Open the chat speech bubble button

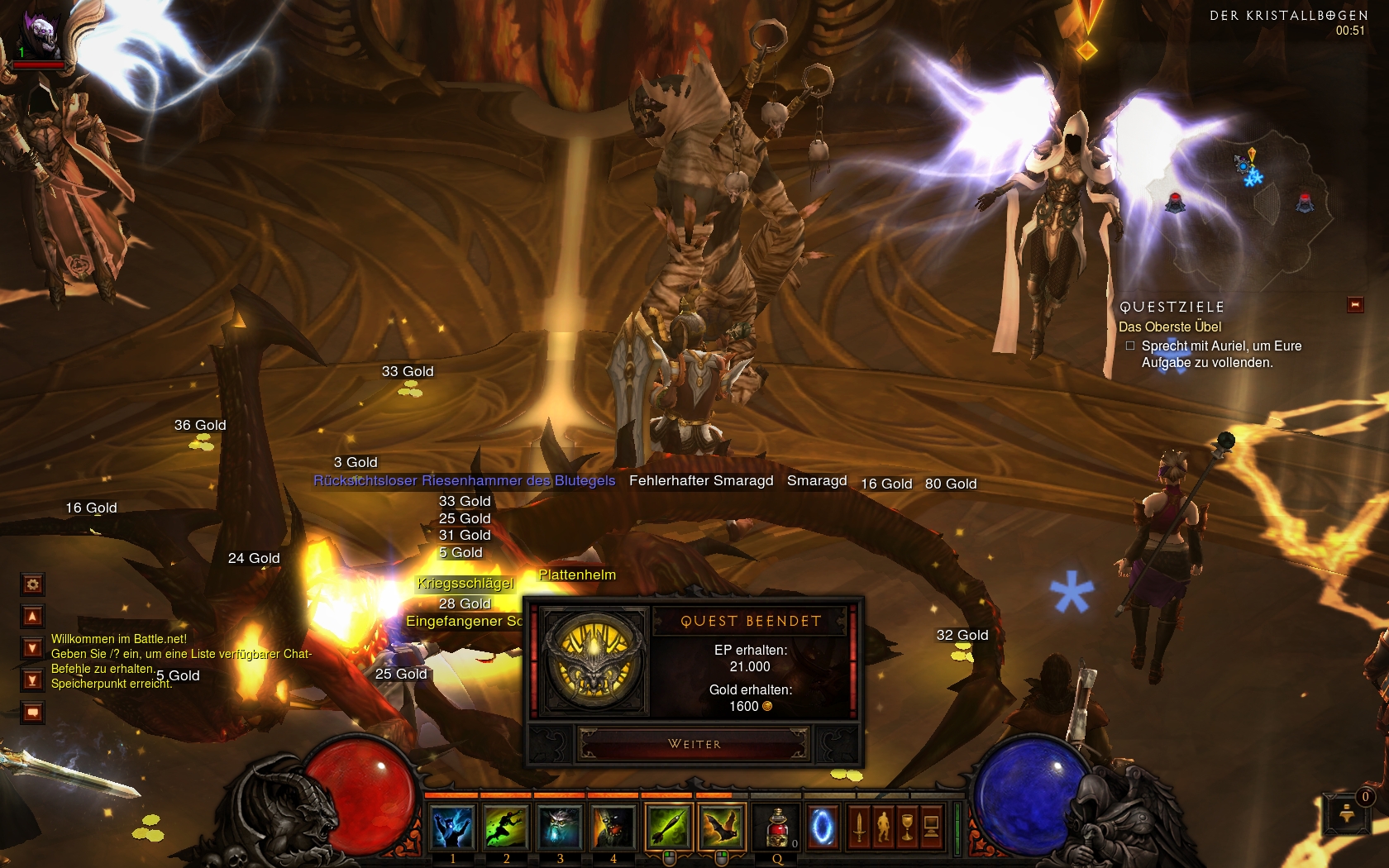coord(32,712)
